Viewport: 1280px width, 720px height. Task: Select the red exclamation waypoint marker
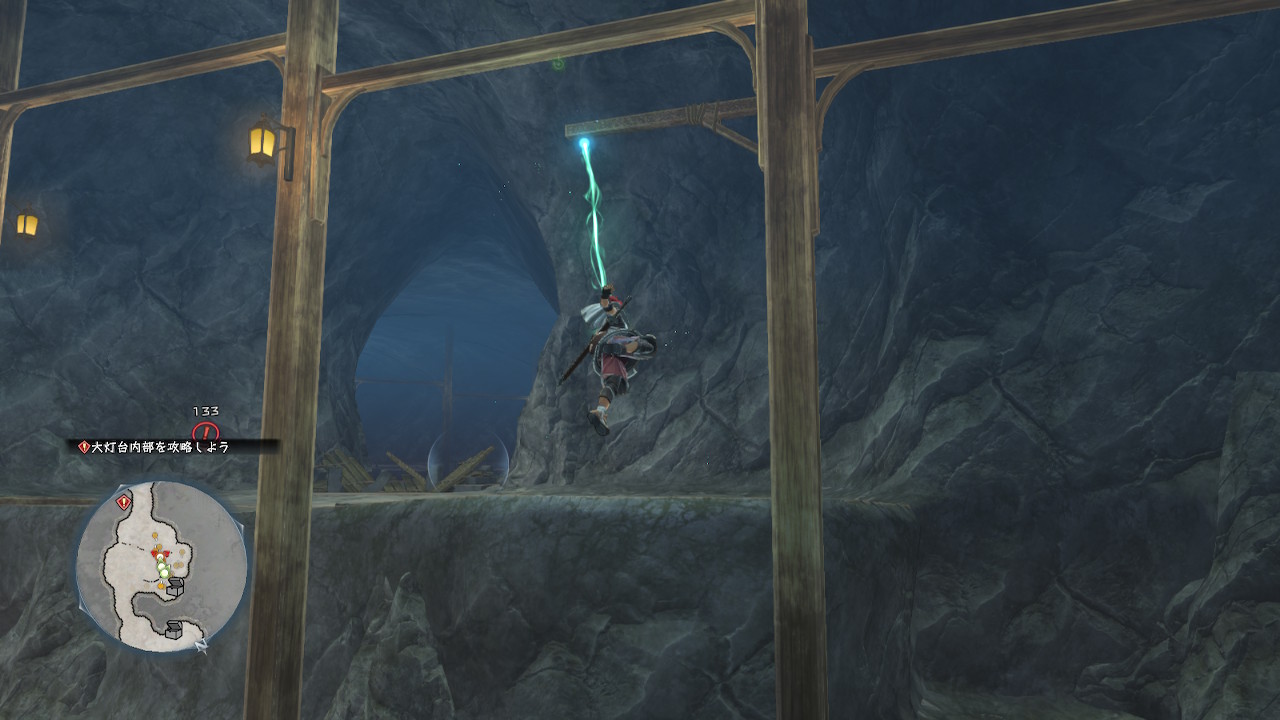[x=206, y=433]
